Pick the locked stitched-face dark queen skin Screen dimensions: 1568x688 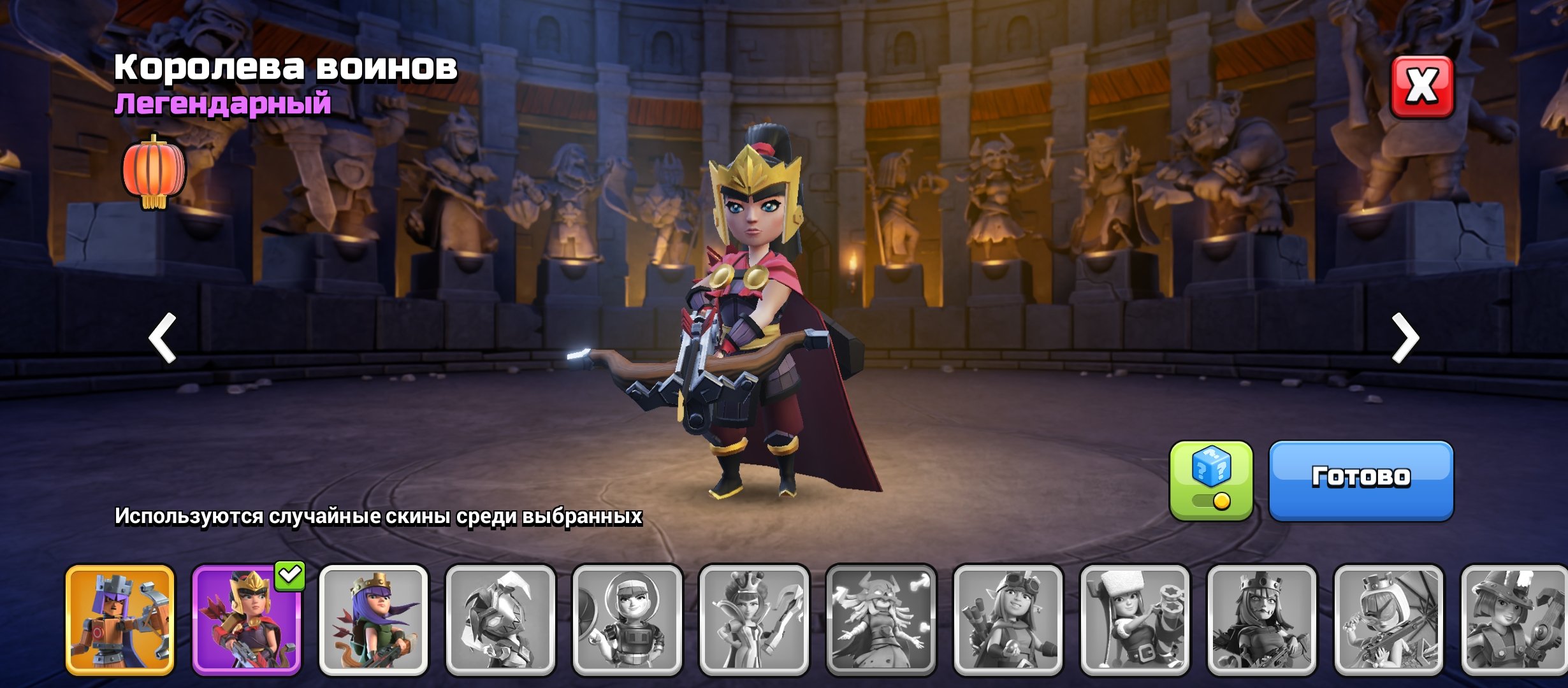[1261, 619]
